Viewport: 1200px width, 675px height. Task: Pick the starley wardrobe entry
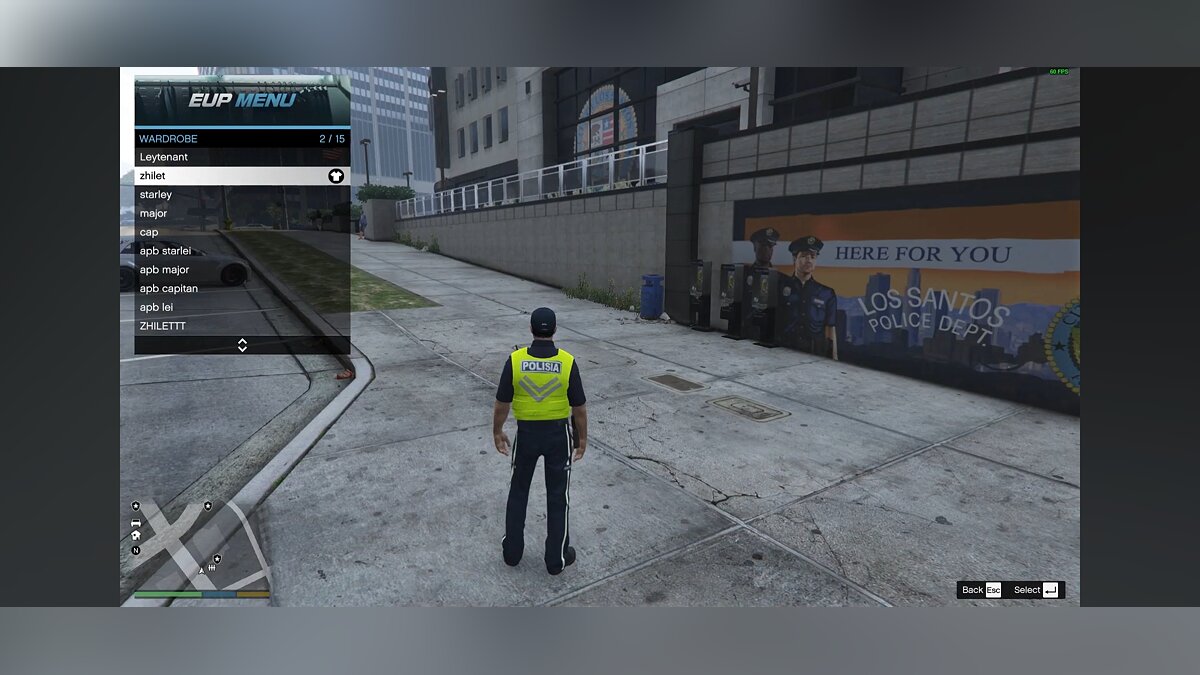(x=242, y=195)
